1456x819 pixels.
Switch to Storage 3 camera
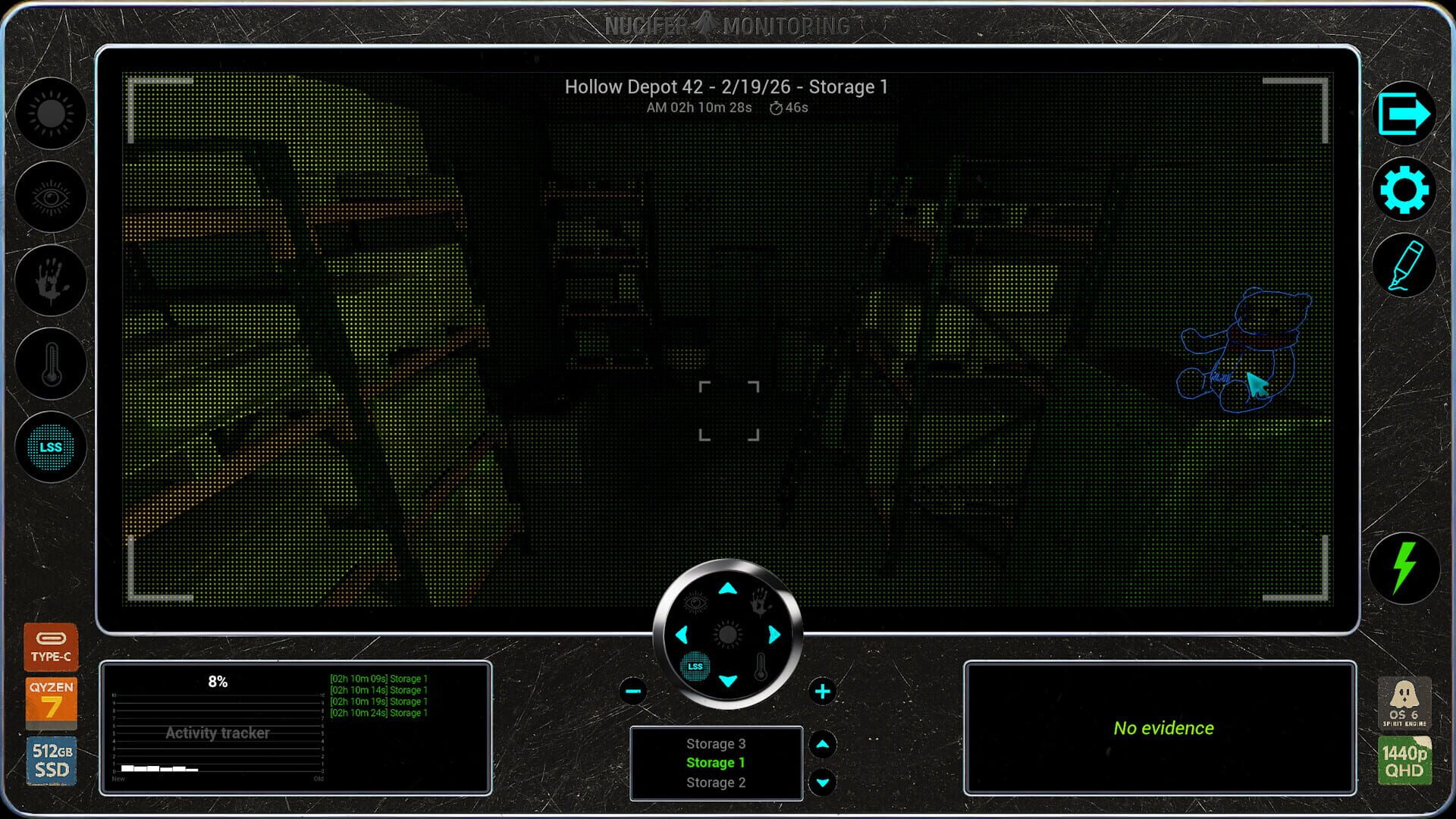click(x=715, y=744)
